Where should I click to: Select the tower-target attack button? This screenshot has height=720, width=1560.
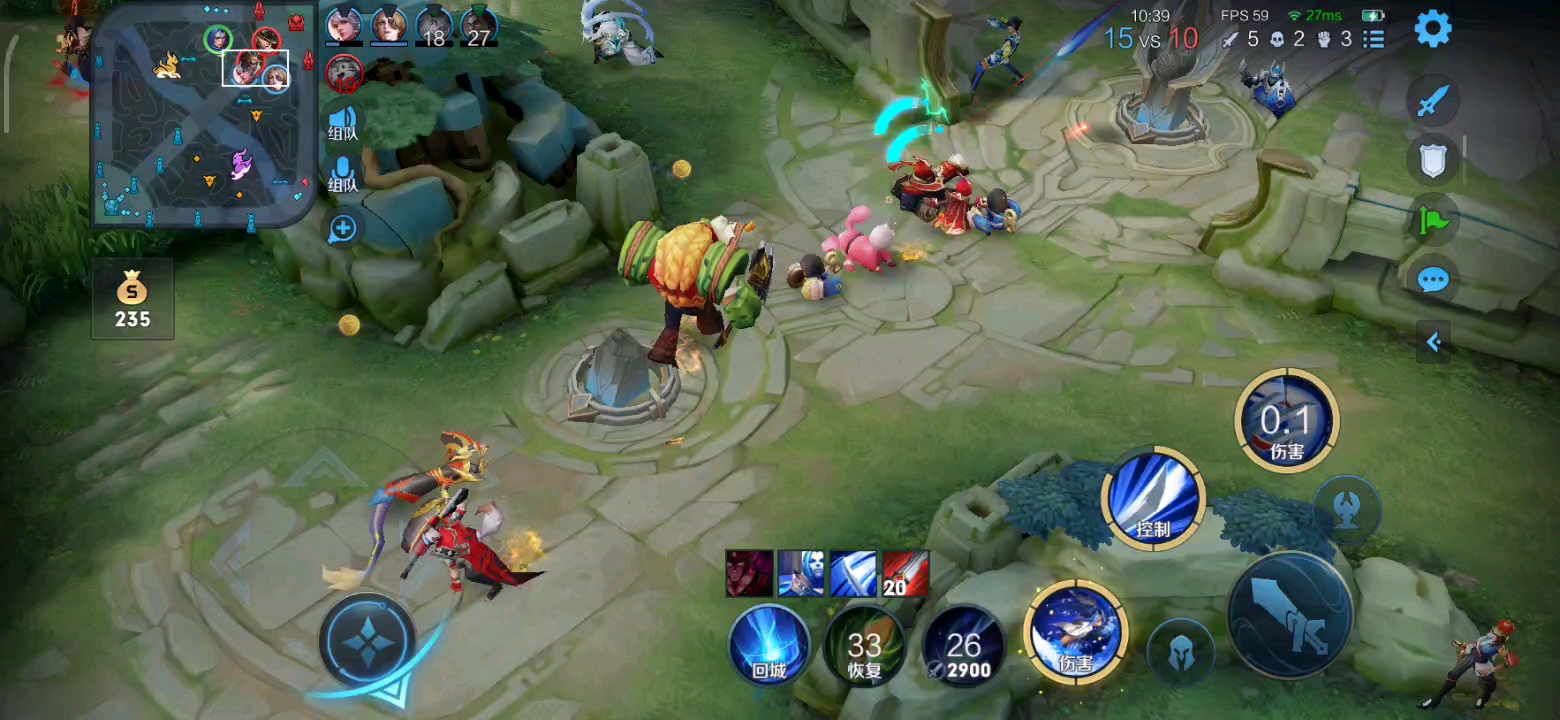tap(1347, 510)
